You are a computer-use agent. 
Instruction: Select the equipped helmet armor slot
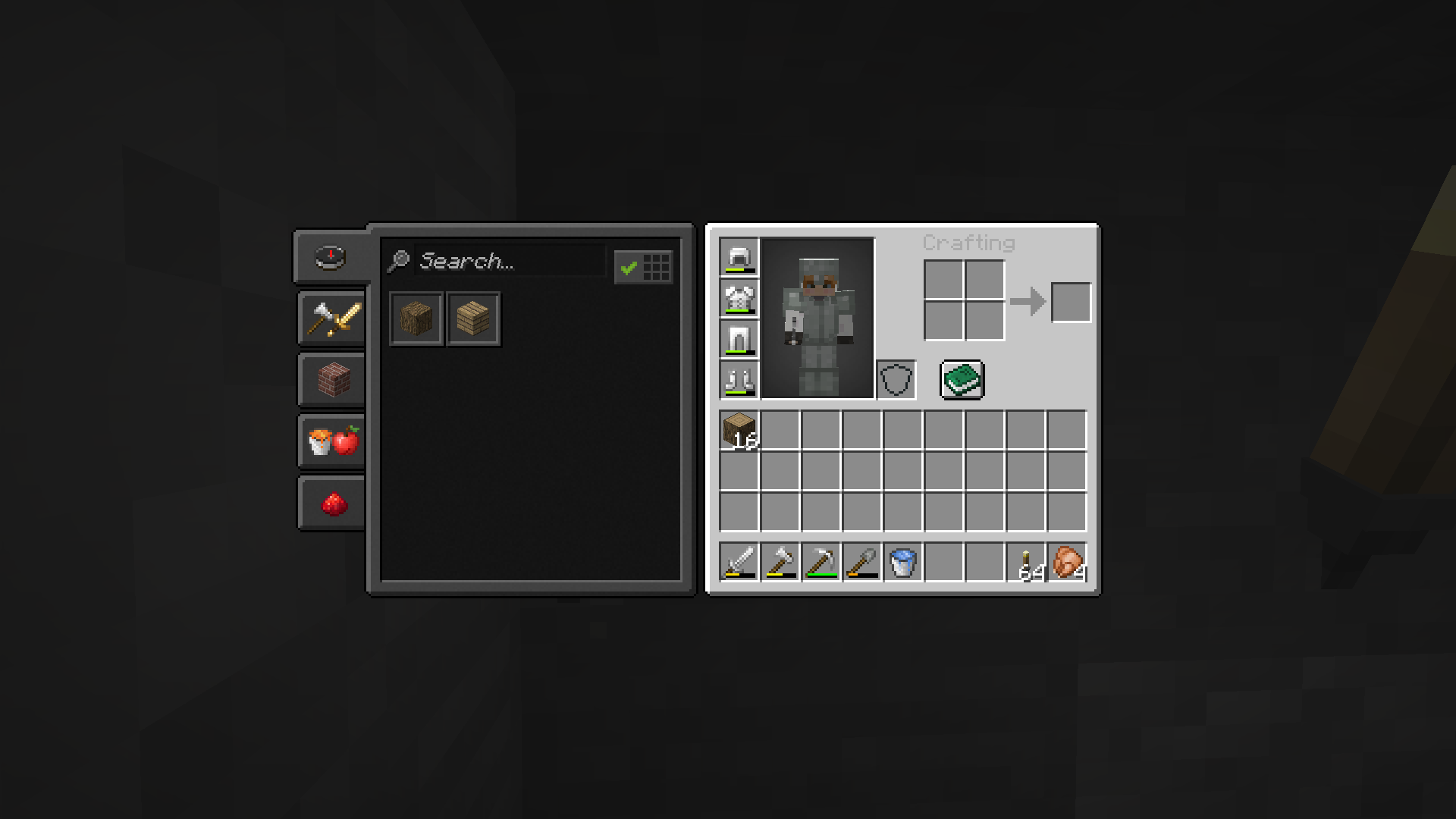coord(739,258)
